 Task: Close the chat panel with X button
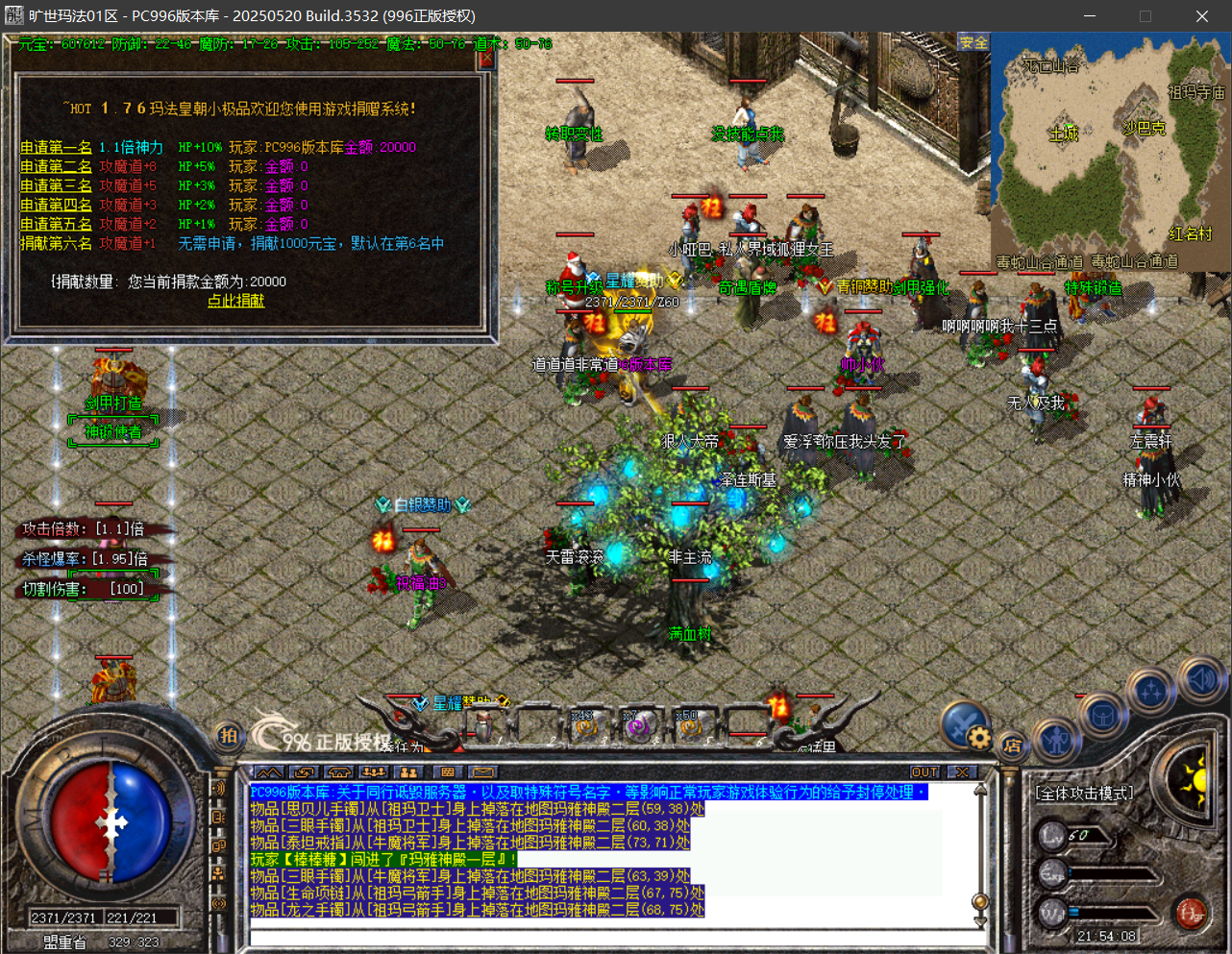961,772
